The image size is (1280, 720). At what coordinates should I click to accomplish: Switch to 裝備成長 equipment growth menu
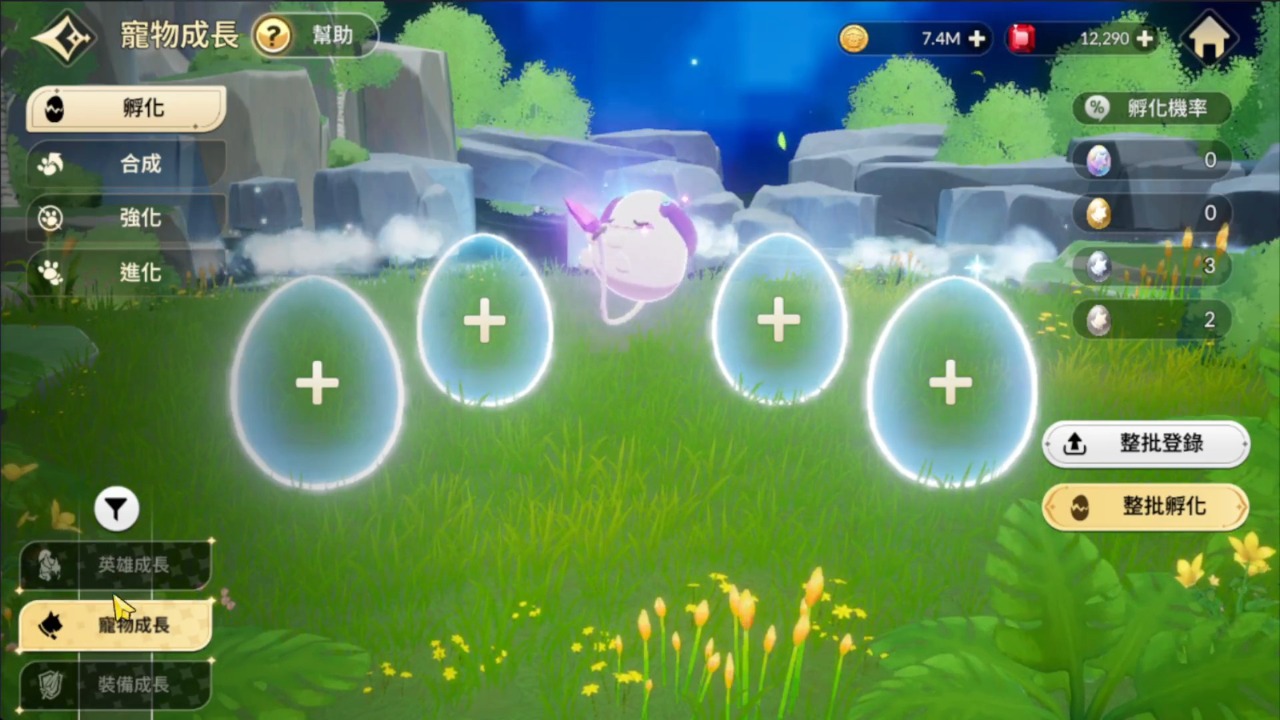(x=115, y=684)
